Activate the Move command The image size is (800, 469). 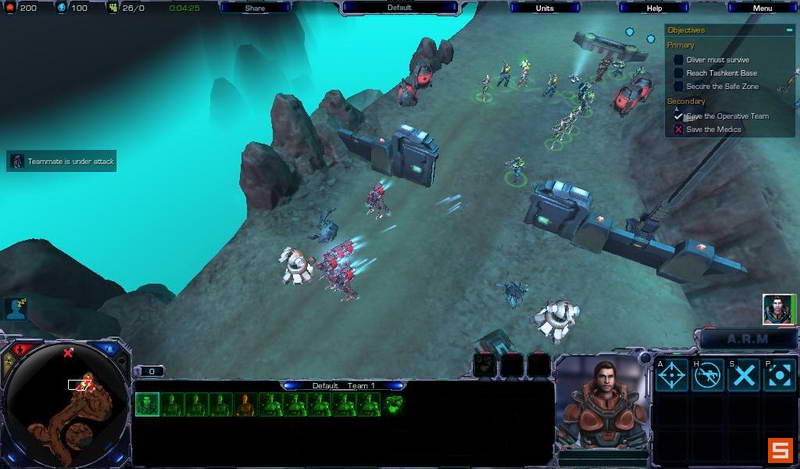pyautogui.click(x=672, y=376)
